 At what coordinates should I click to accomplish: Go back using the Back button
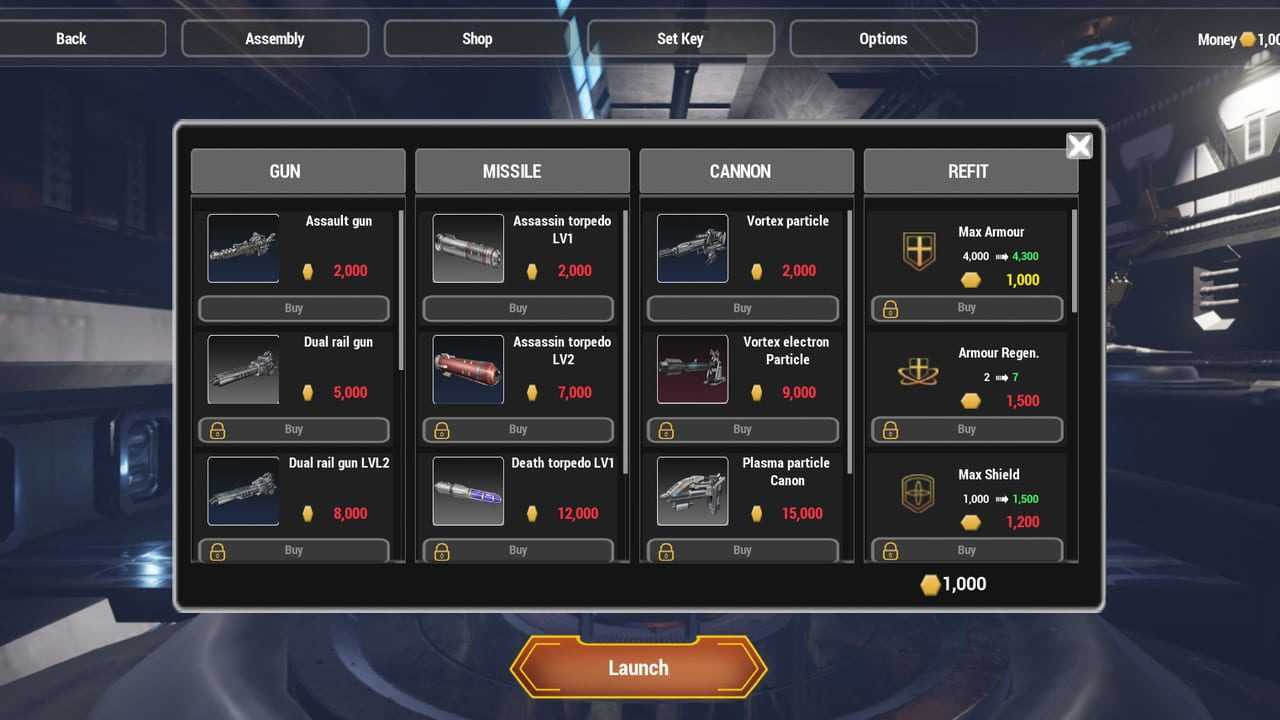pos(72,39)
